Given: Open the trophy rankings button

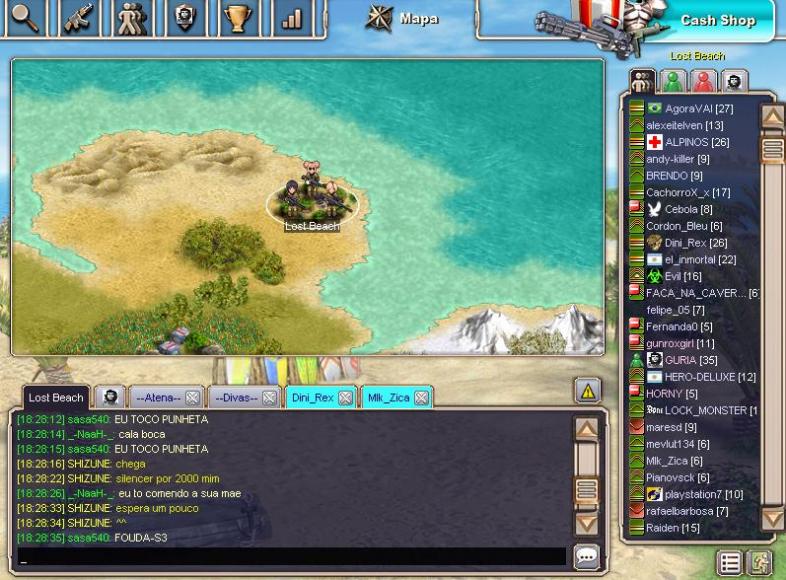Looking at the screenshot, I should pos(237,19).
